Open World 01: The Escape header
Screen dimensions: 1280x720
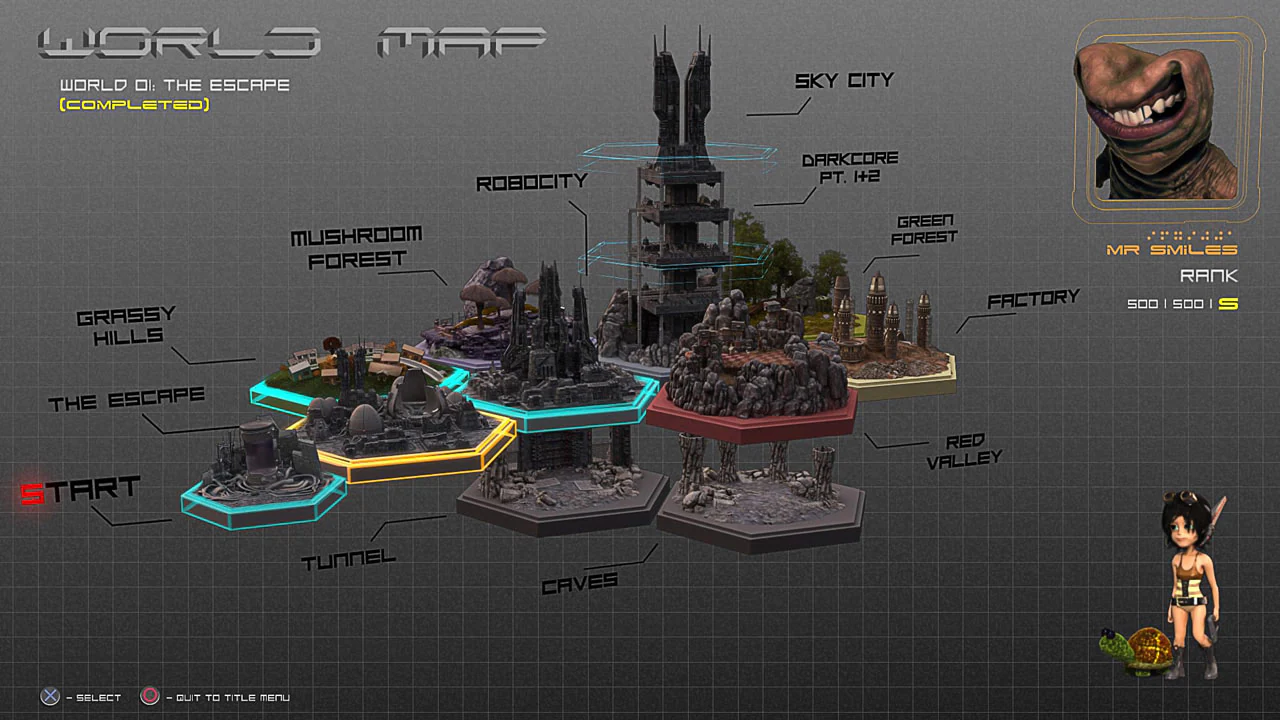pos(172,85)
